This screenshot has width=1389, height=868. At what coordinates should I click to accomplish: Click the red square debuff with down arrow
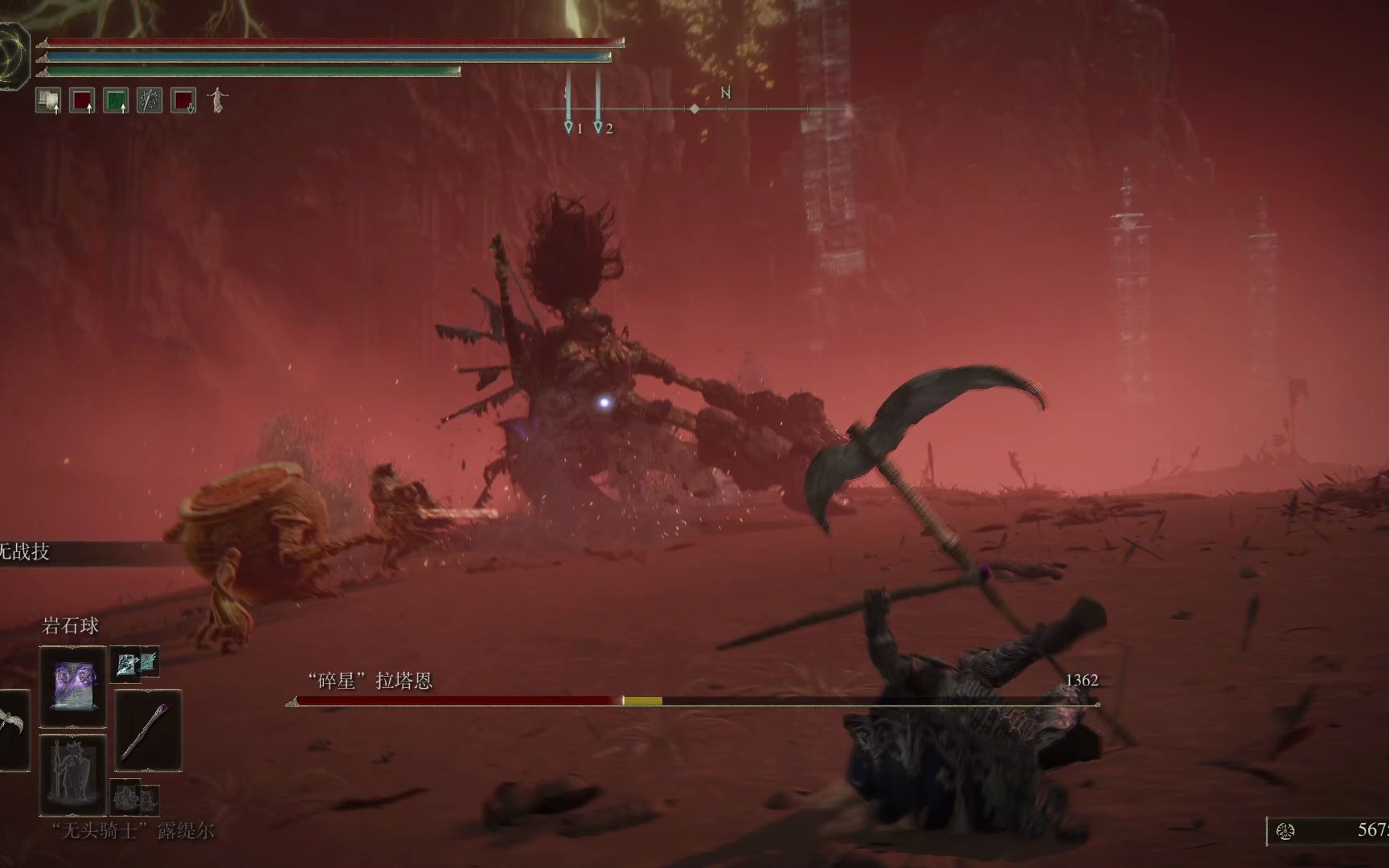click(183, 100)
